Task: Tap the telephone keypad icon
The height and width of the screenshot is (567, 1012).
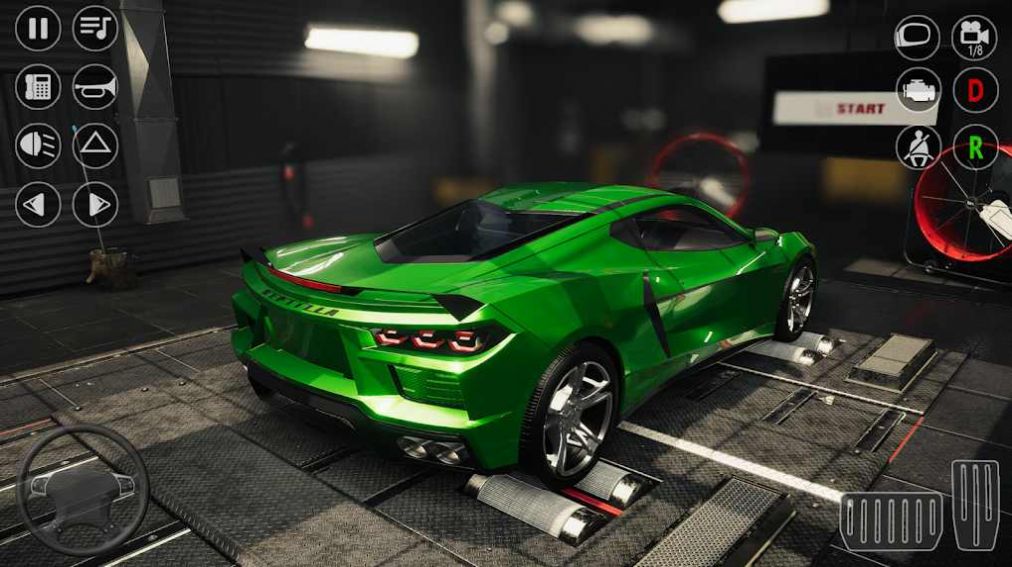Action: 38,87
